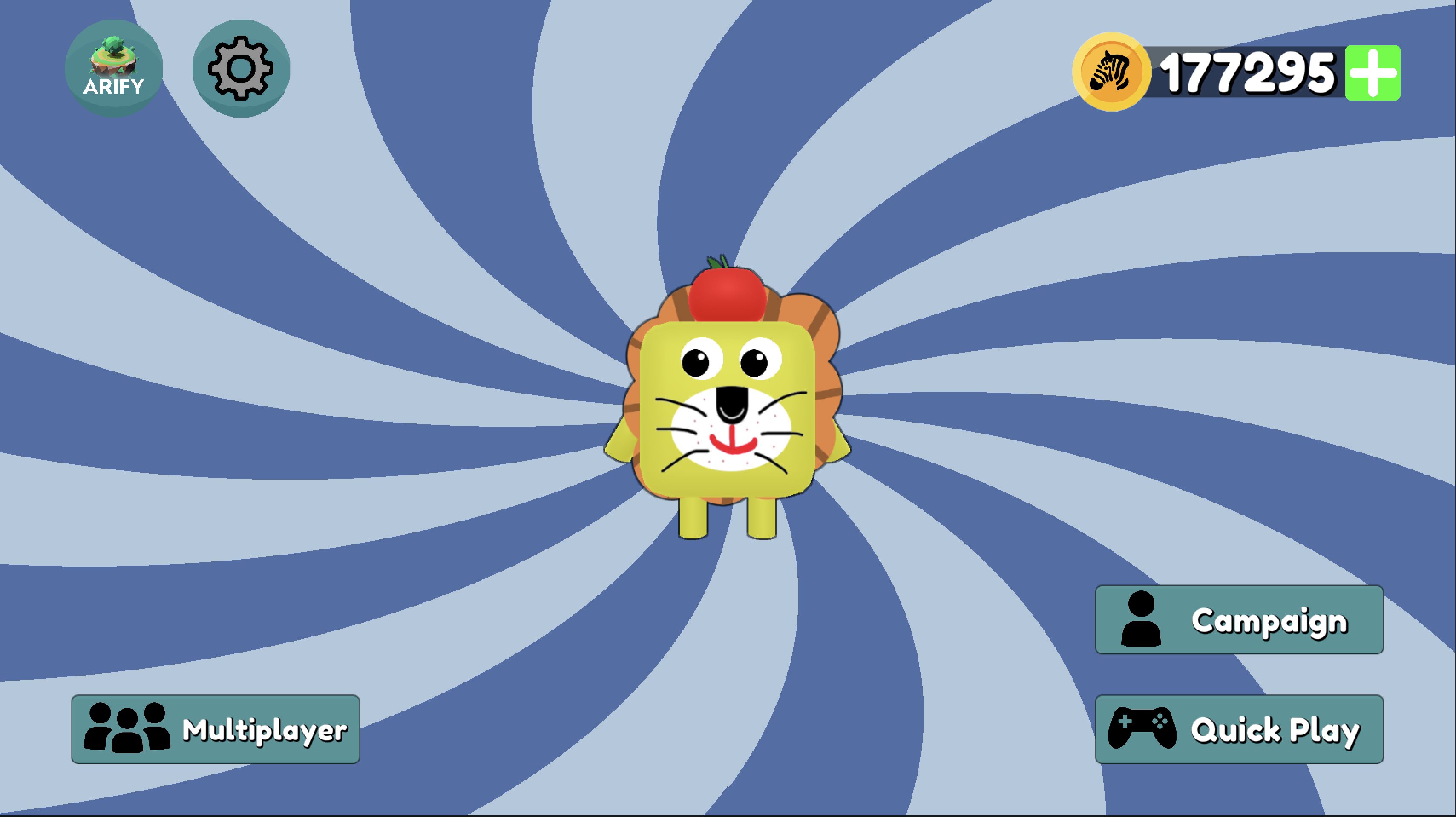Open the Settings gear
The image size is (1456, 817).
[x=241, y=67]
